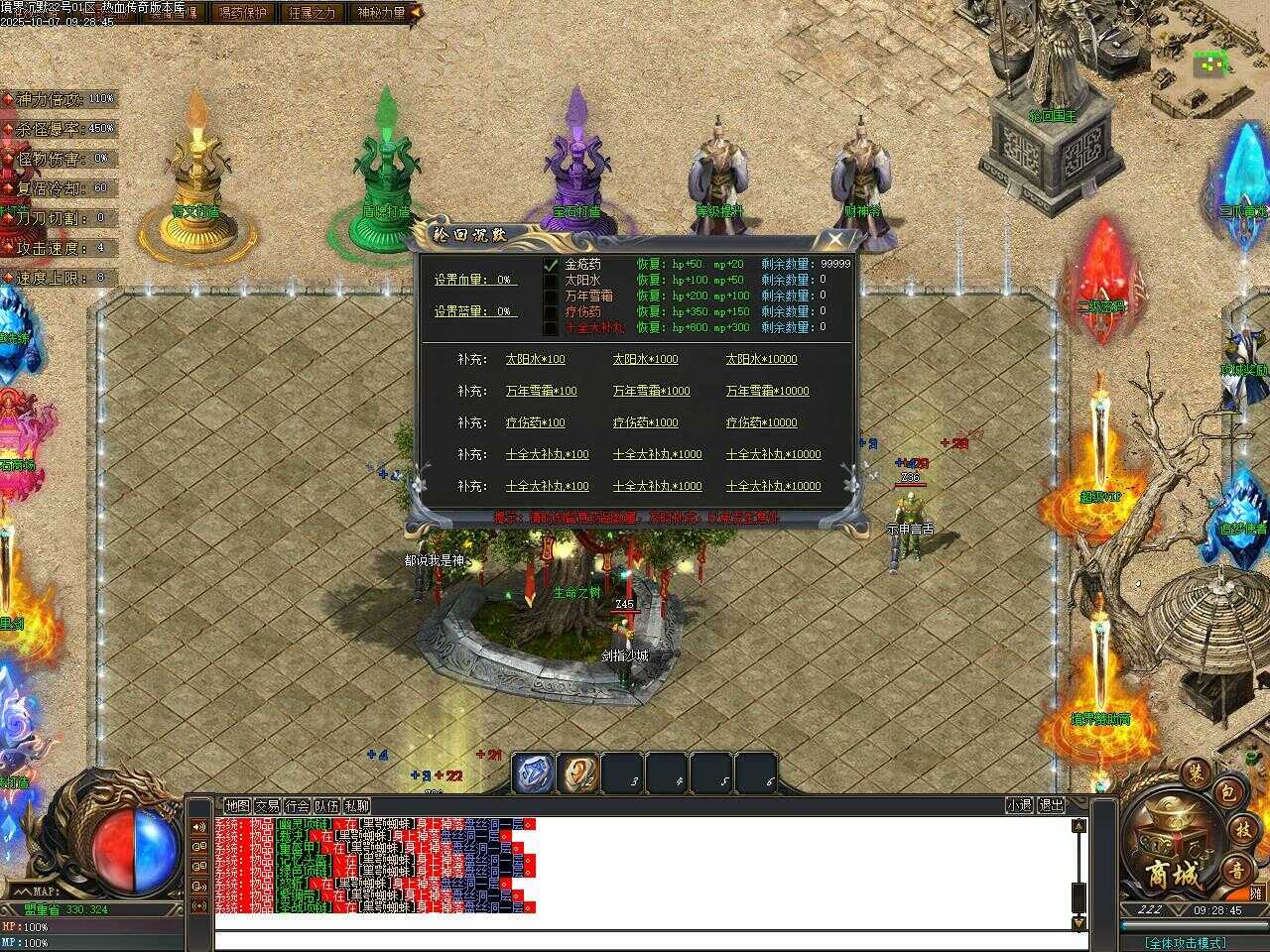The width and height of the screenshot is (1270, 952).
Task: Click the 退出 exit button
Action: [x=1051, y=806]
